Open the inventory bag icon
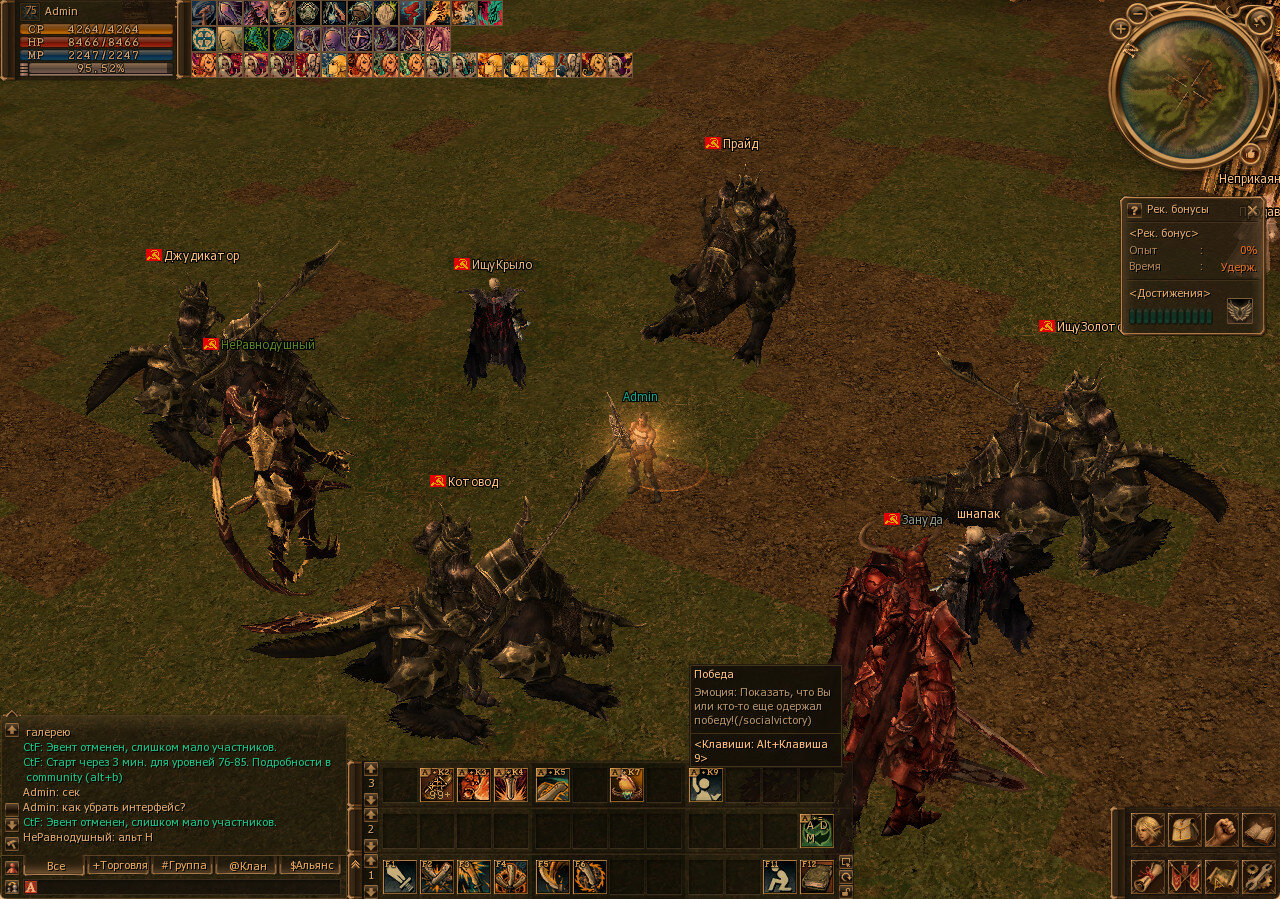Viewport: 1280px width, 899px height. [1185, 830]
